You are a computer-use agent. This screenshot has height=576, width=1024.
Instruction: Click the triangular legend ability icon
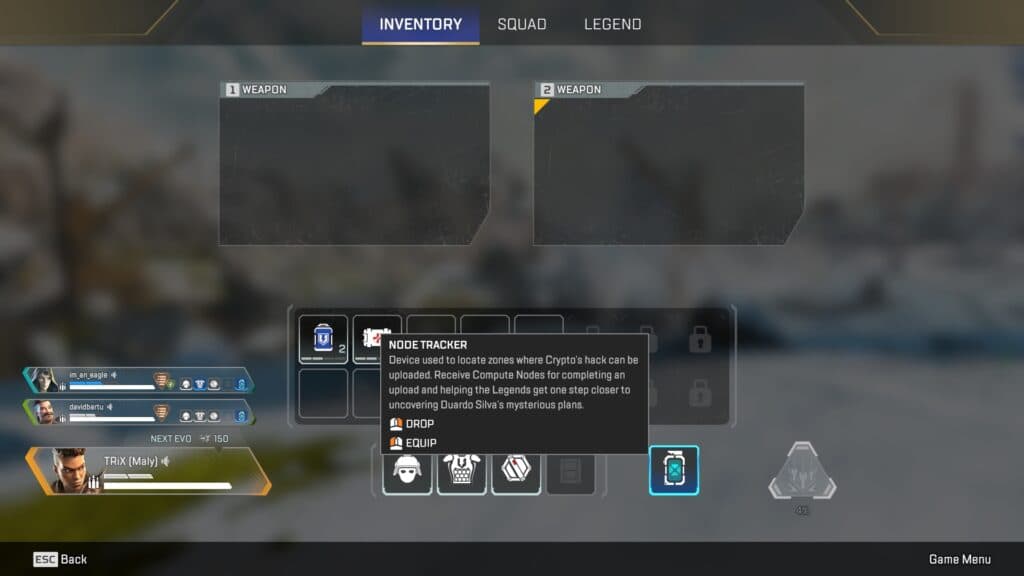pos(802,474)
